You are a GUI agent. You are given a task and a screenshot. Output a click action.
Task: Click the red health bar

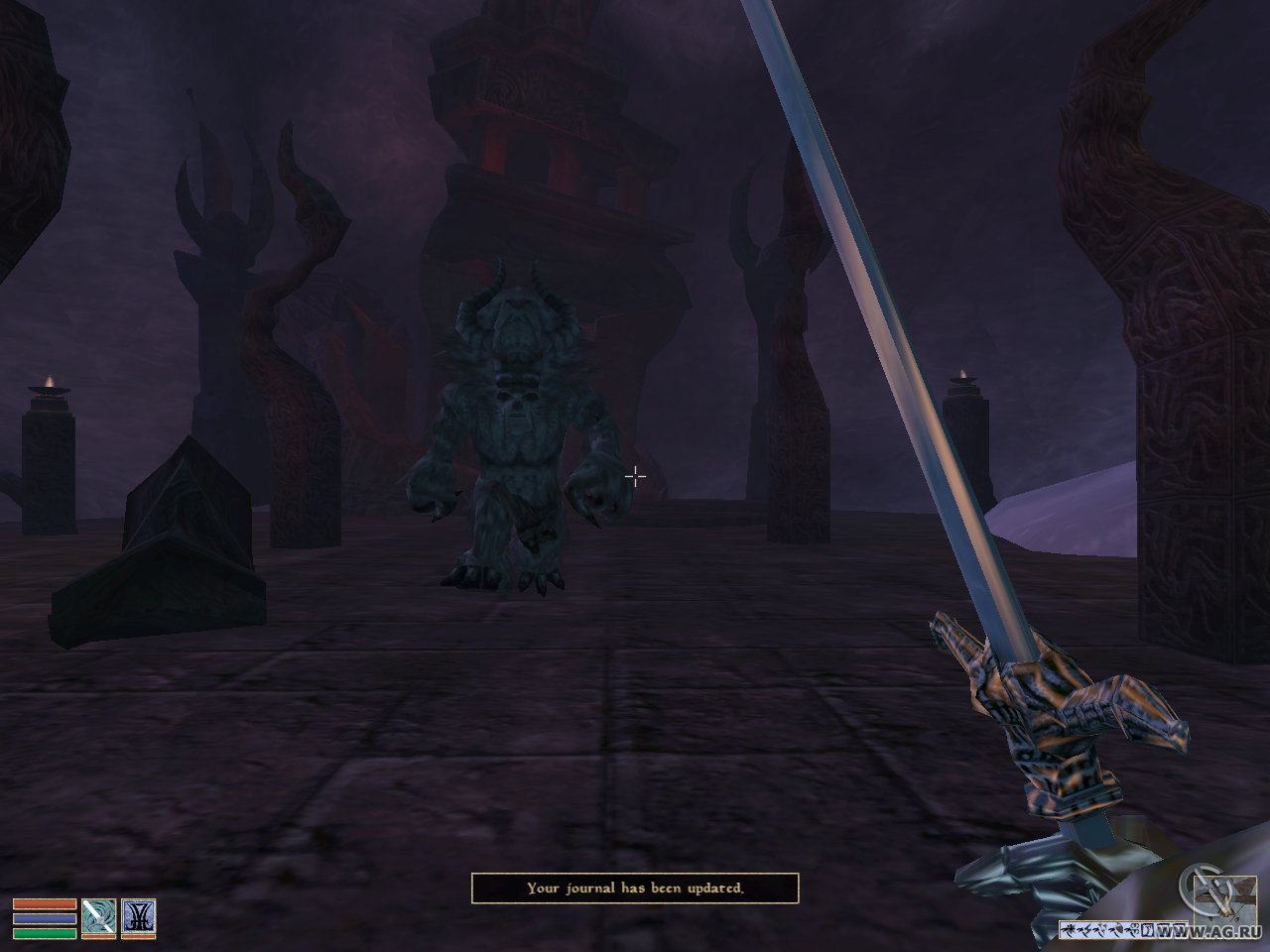[44, 903]
